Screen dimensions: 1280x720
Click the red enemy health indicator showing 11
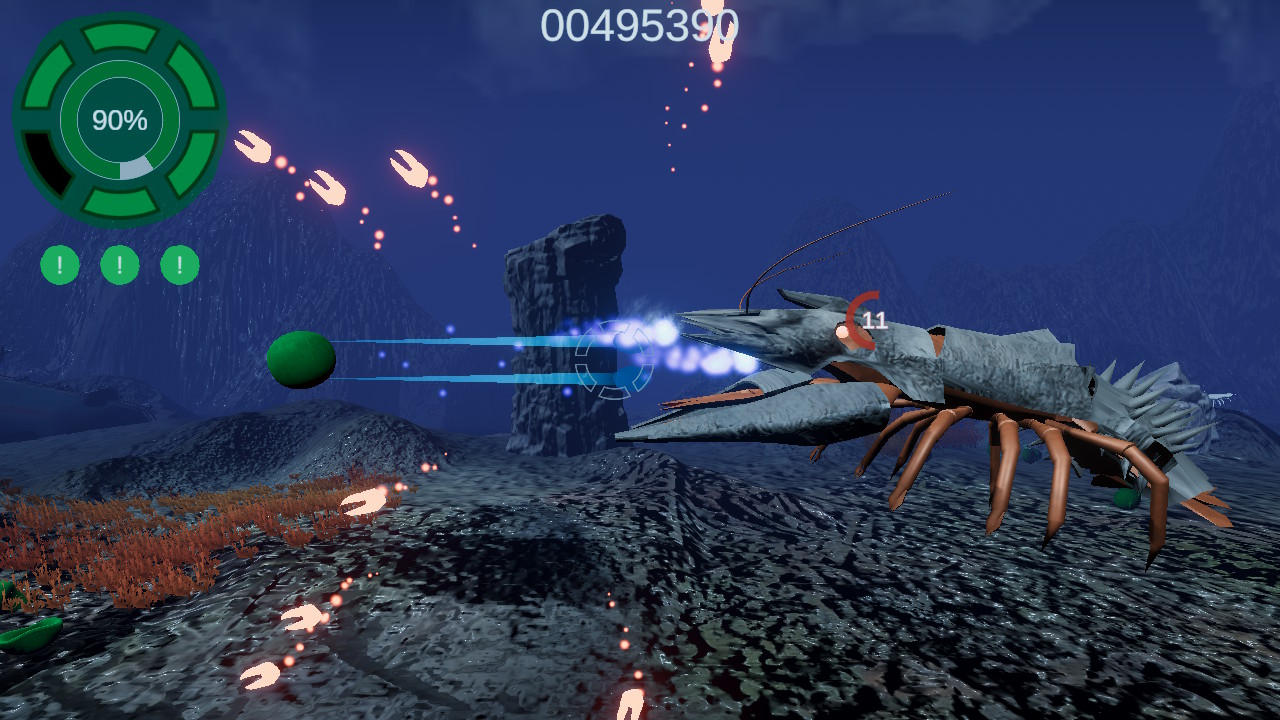pyautogui.click(x=862, y=322)
